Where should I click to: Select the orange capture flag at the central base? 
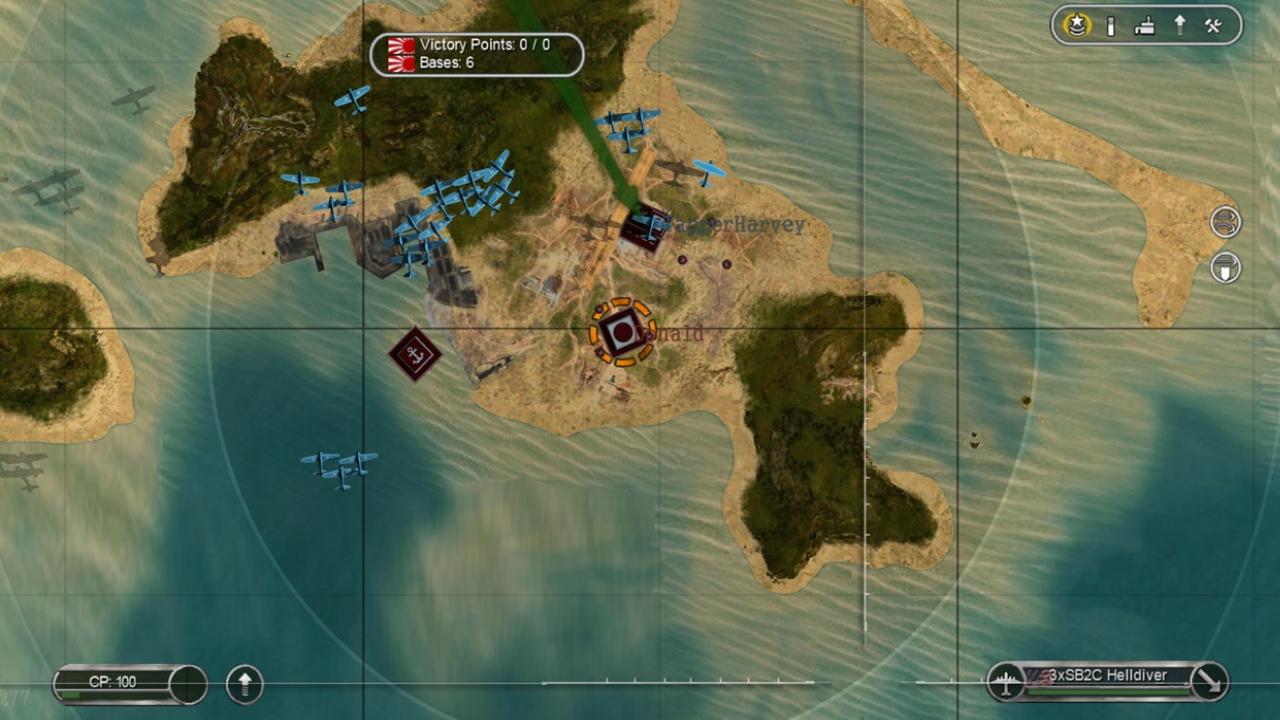pos(620,333)
